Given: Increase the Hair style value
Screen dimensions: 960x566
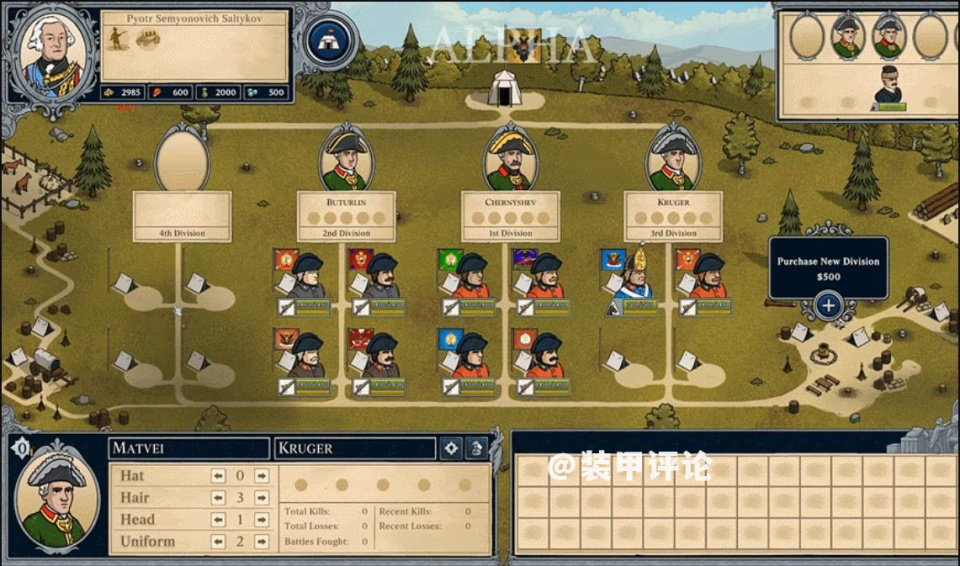Looking at the screenshot, I should [x=262, y=498].
